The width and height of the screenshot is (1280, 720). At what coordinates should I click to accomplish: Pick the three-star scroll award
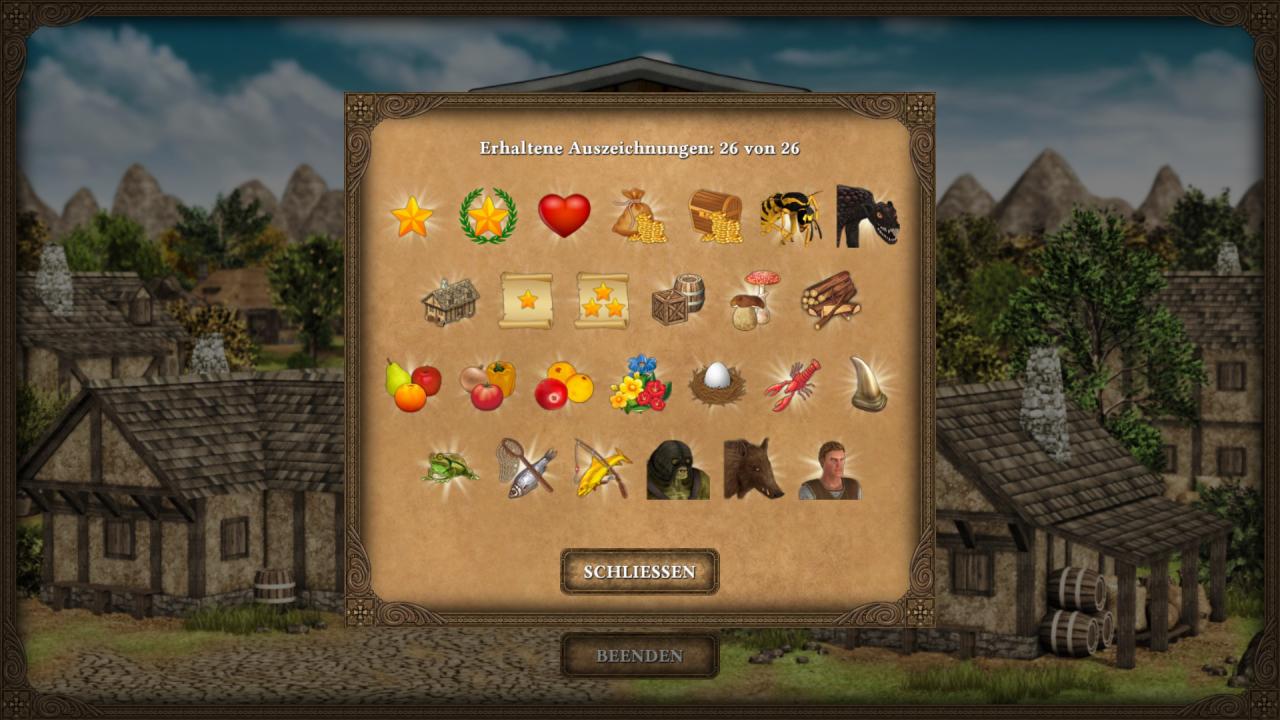tap(602, 300)
